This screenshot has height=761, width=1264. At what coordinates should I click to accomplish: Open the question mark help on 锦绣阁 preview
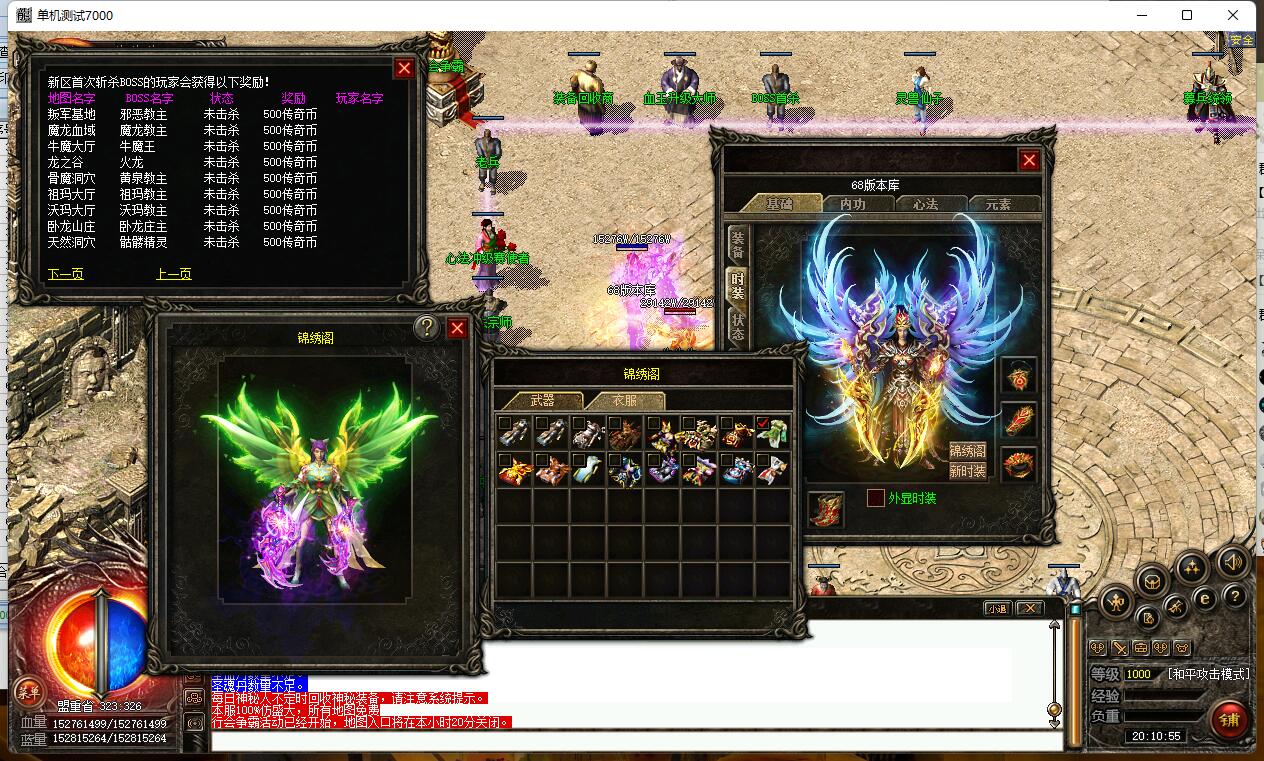(428, 328)
